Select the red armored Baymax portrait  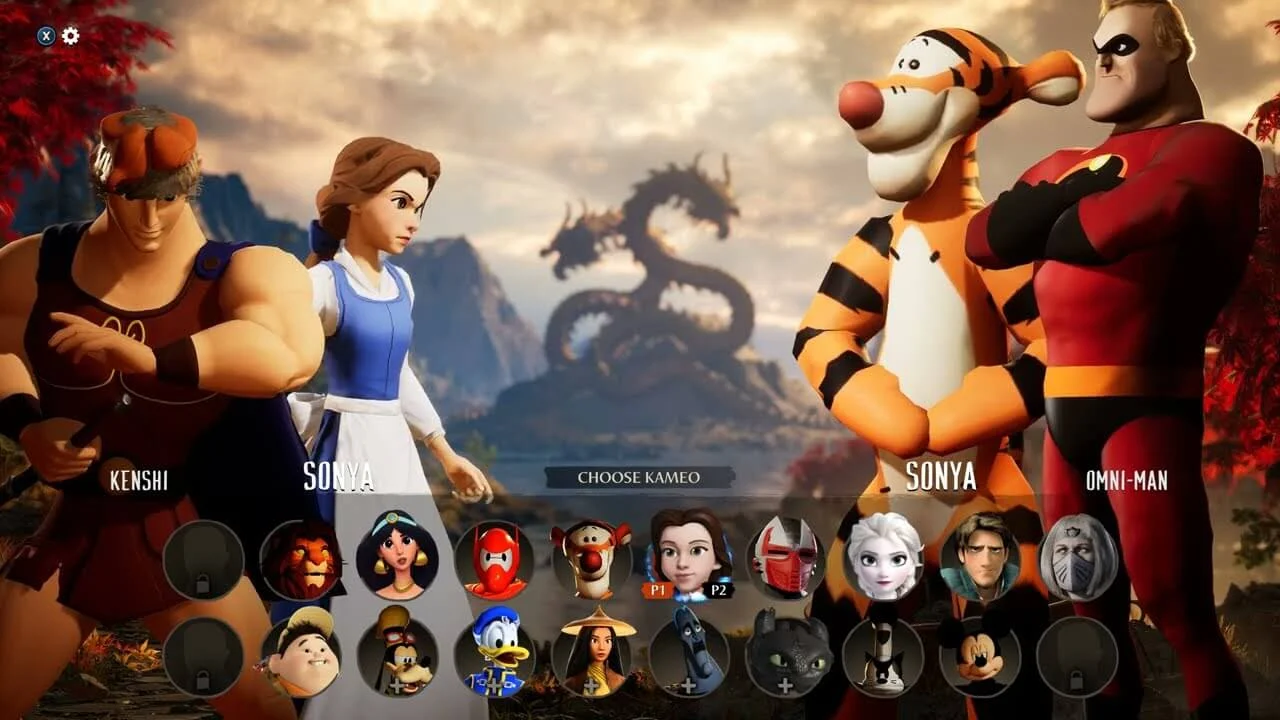(x=495, y=557)
